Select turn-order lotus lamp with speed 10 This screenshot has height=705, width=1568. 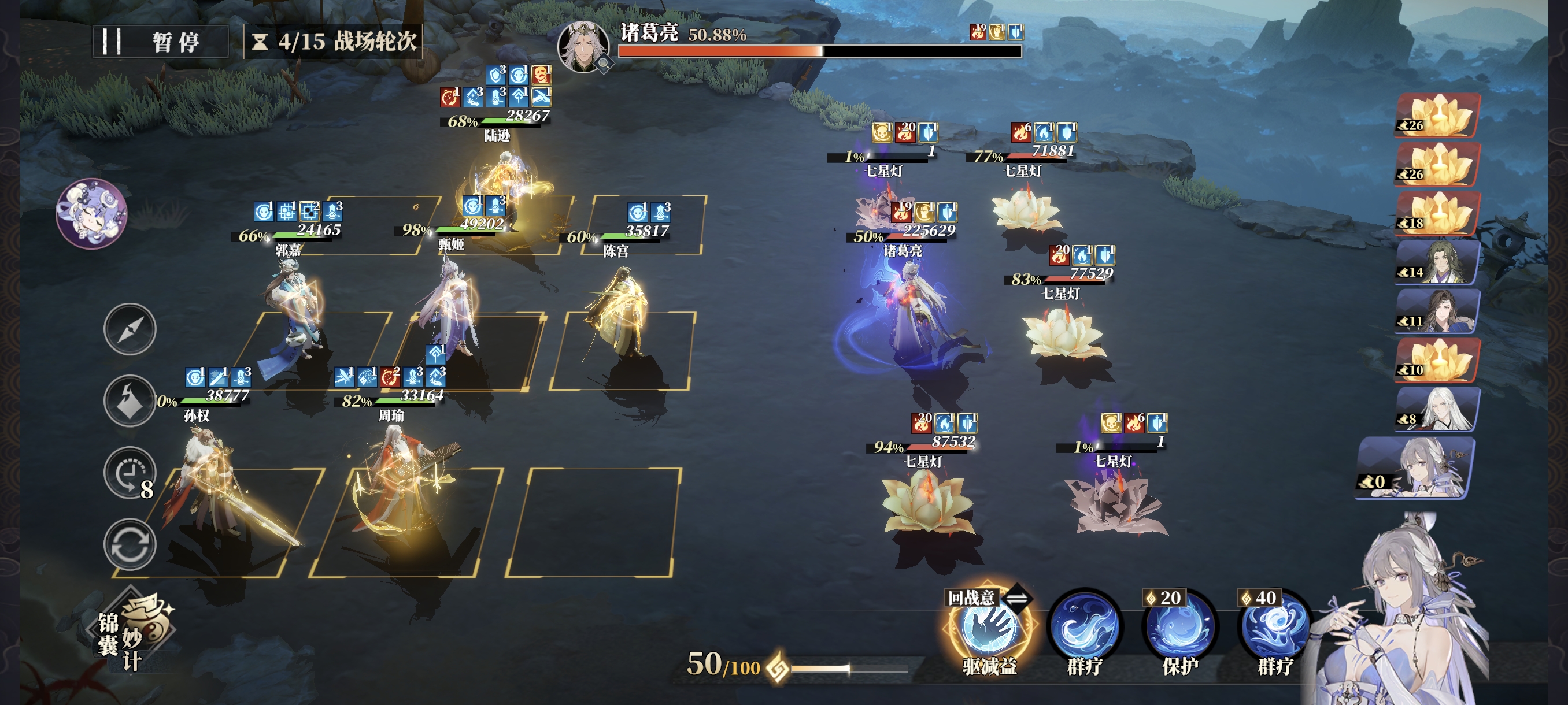pyautogui.click(x=1437, y=360)
